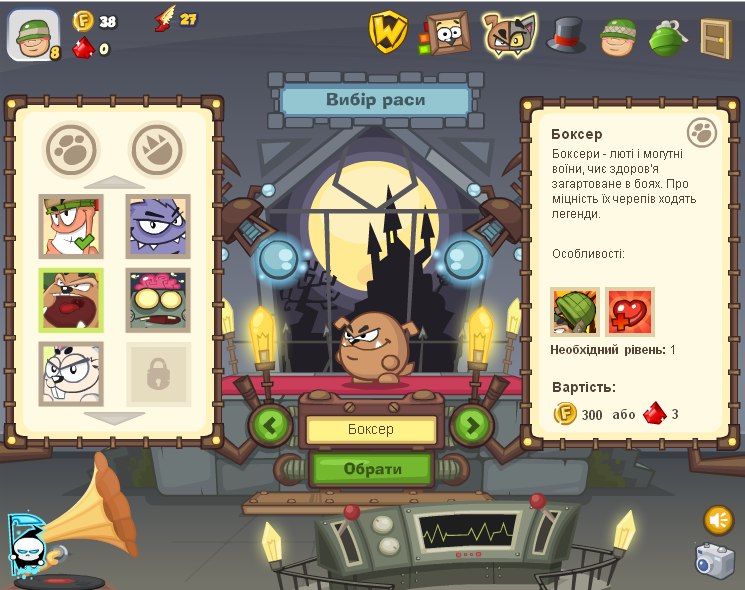Screen dimensions: 745x590
Task: Choose the white rabbit race portrait
Action: 71,372
